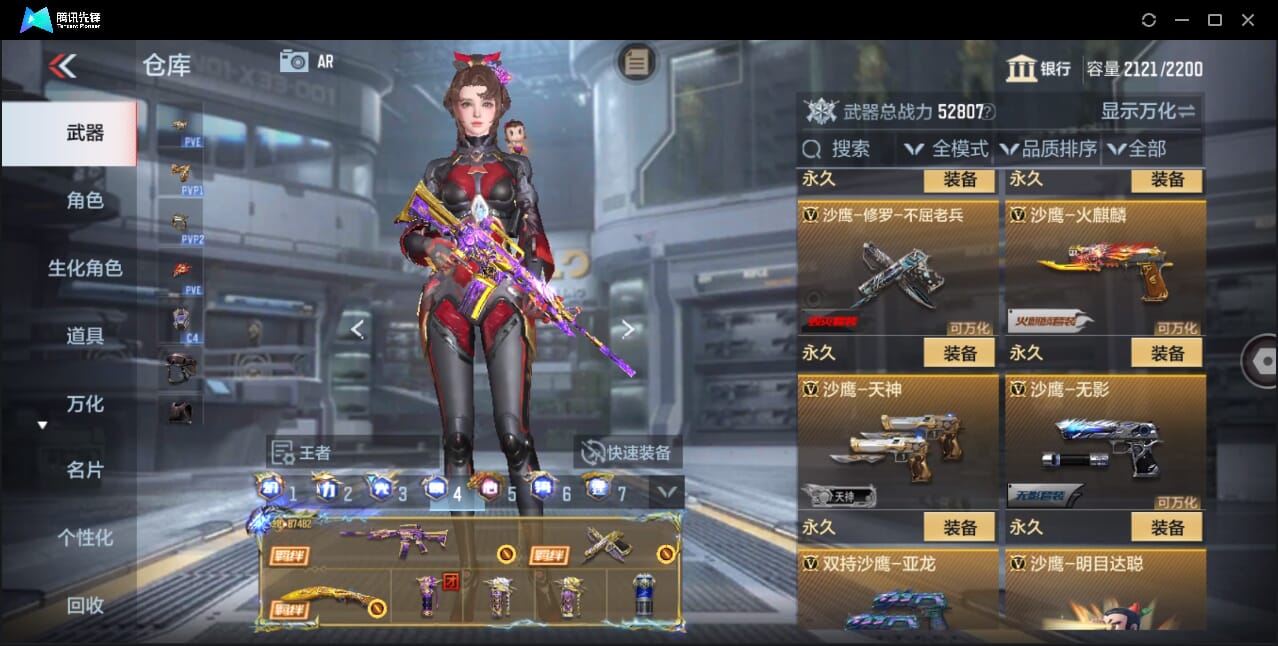Maximize the emulator window
Viewport: 1278px width, 646px height.
coord(1215,20)
